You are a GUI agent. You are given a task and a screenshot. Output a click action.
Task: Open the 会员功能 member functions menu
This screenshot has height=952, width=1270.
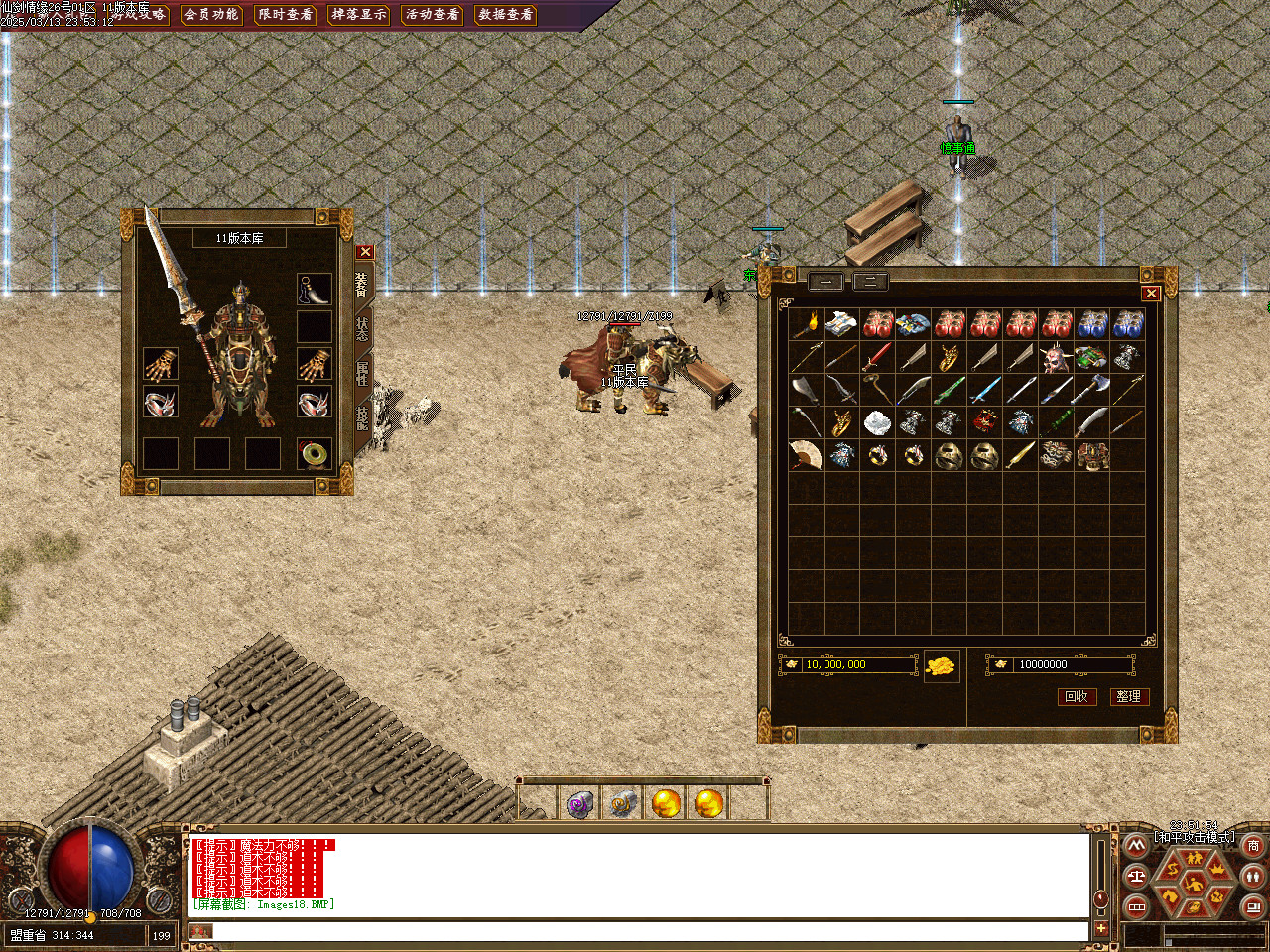(211, 15)
